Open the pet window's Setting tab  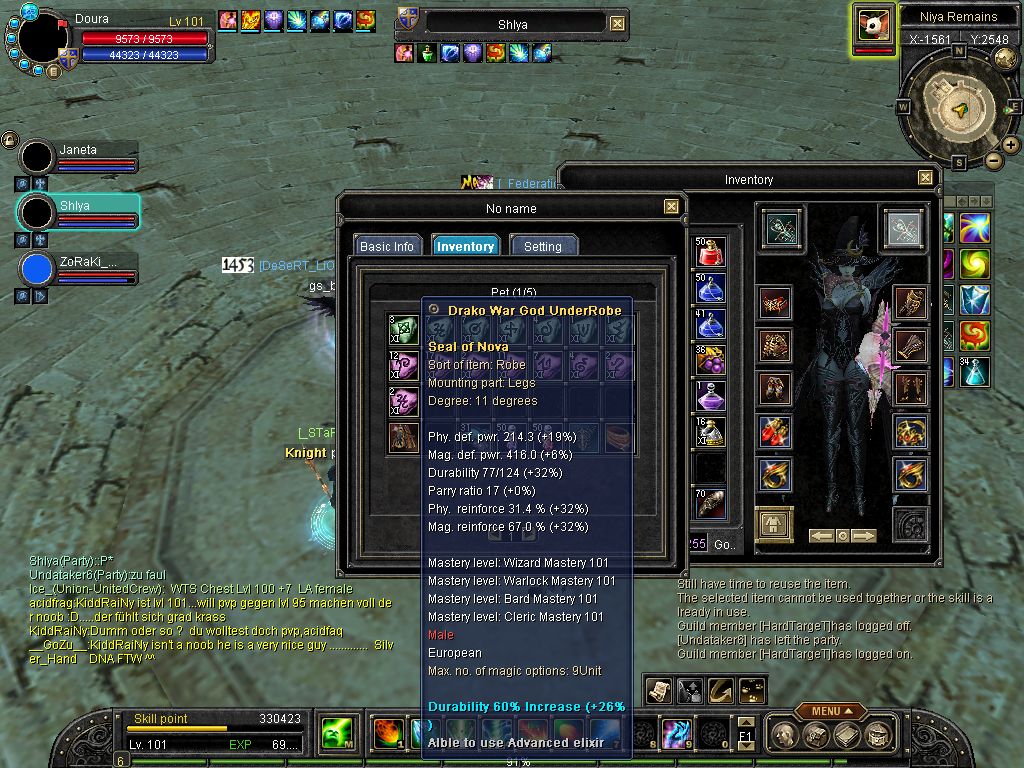(543, 246)
